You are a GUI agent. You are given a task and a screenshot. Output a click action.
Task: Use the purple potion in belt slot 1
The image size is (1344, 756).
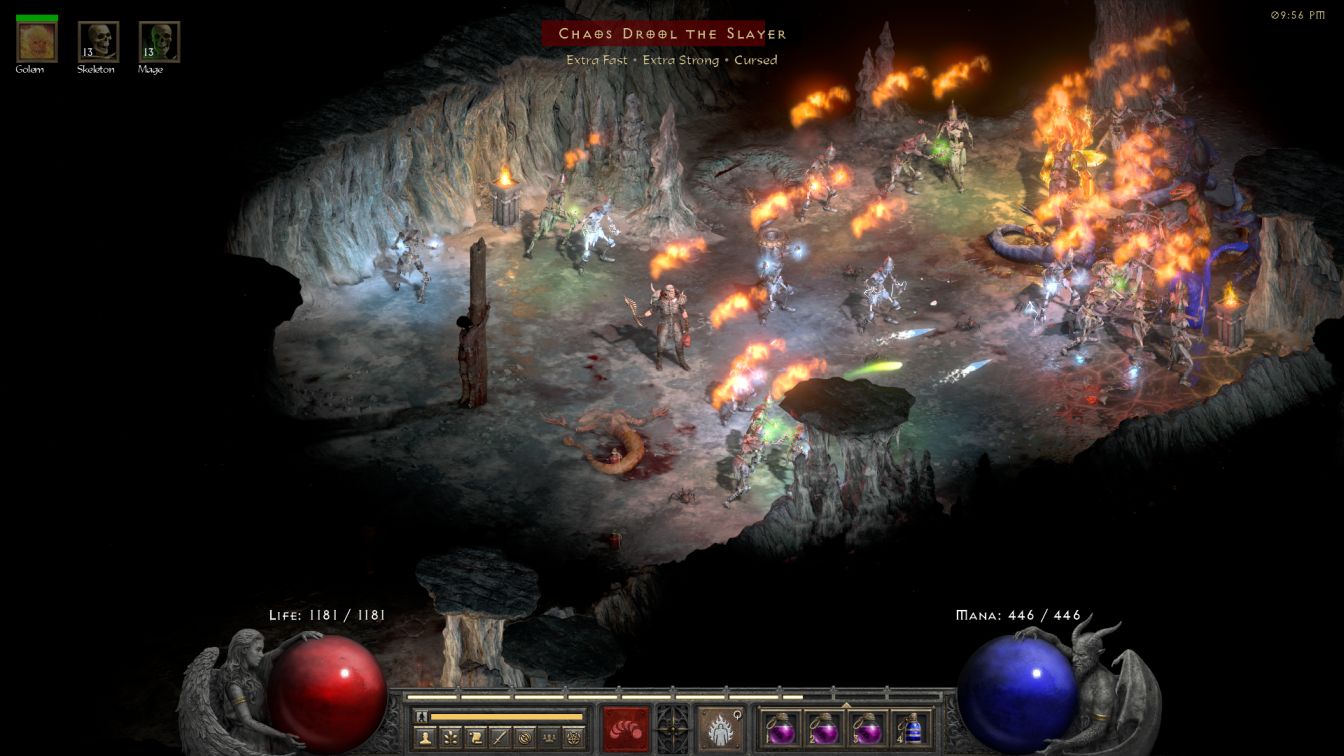pos(780,728)
